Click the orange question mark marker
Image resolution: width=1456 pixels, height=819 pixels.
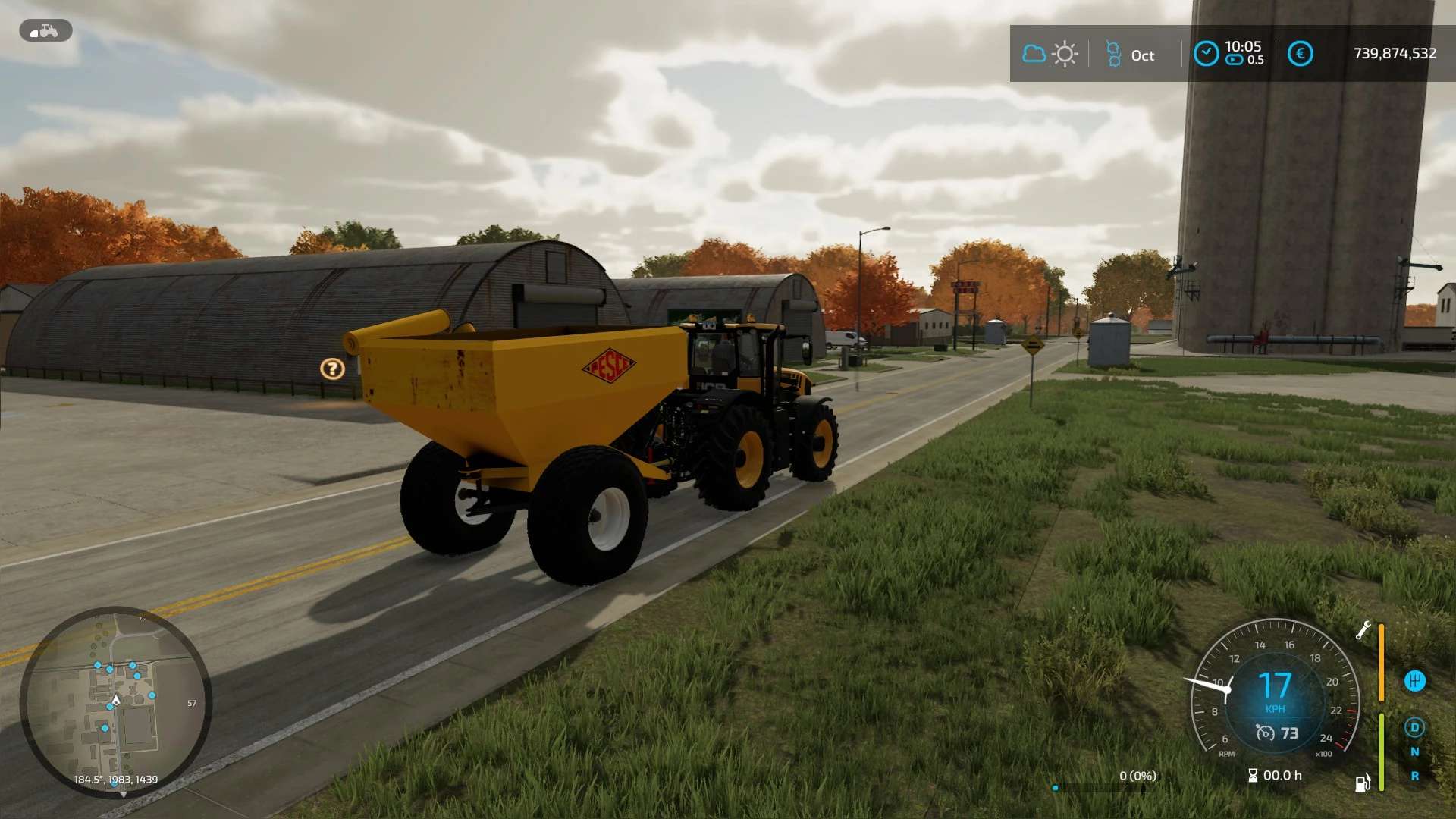(332, 369)
